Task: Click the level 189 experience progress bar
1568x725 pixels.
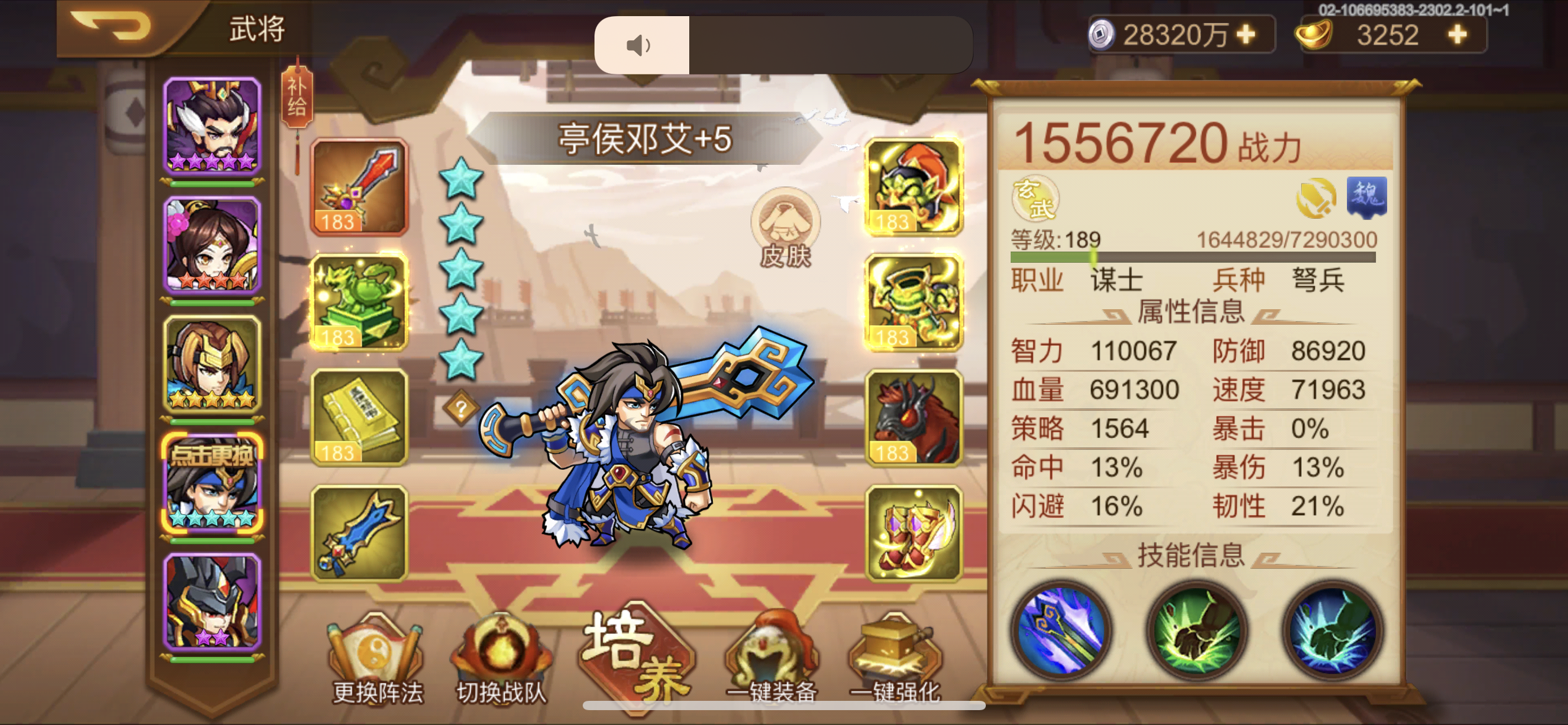Action: point(1192,256)
